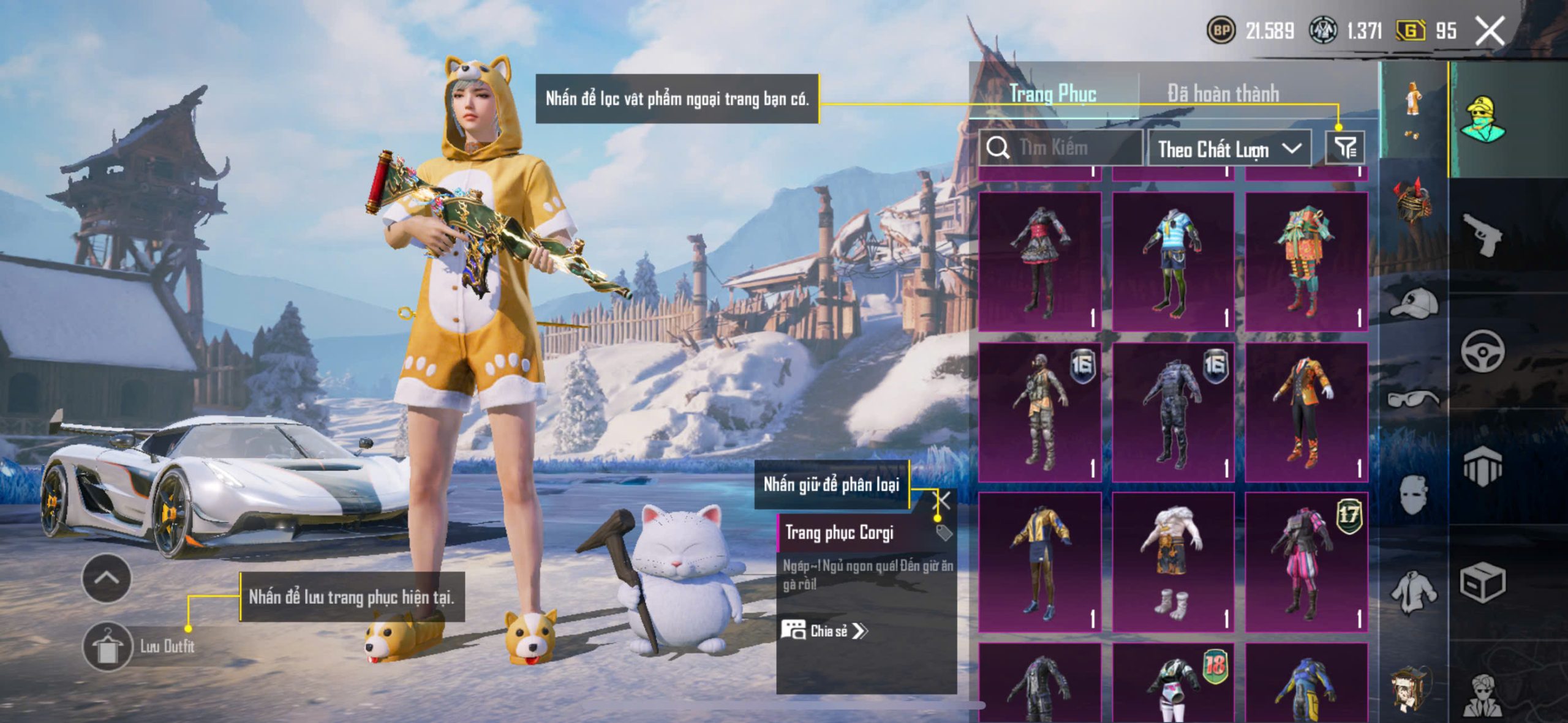Open the Đã hoàn thành tab
This screenshot has width=1568, height=723.
click(x=1223, y=94)
